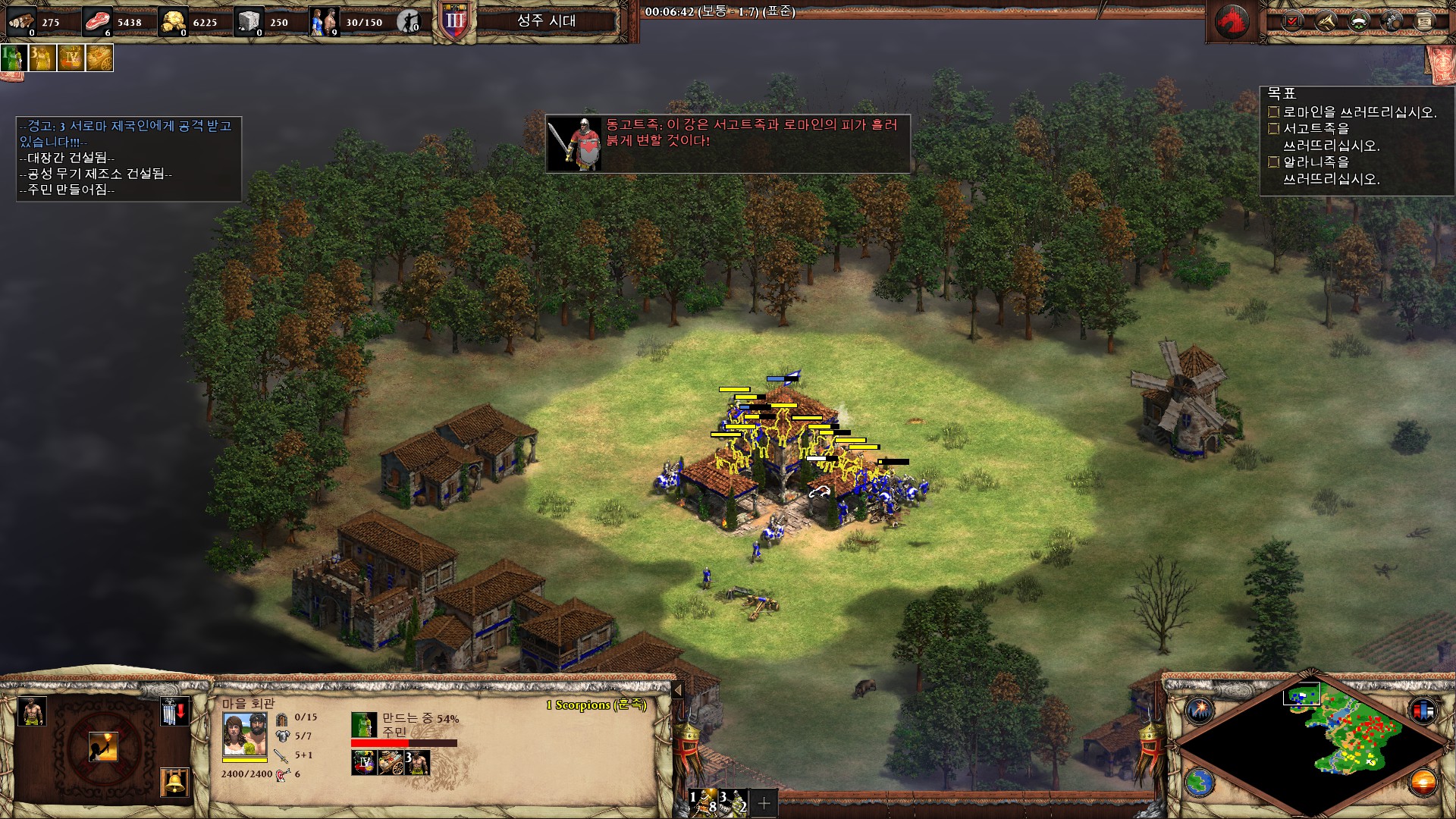
Task: Select the Town Center portrait
Action: (244, 735)
